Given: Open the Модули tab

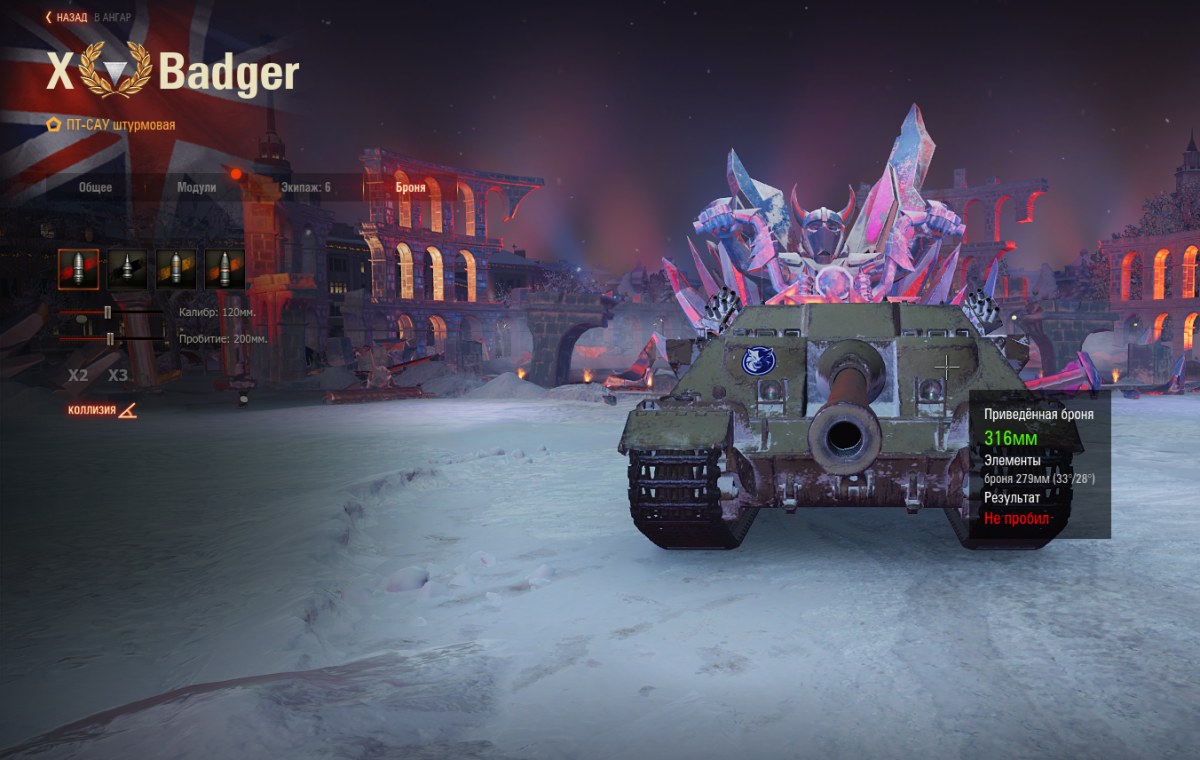Looking at the screenshot, I should click(196, 187).
